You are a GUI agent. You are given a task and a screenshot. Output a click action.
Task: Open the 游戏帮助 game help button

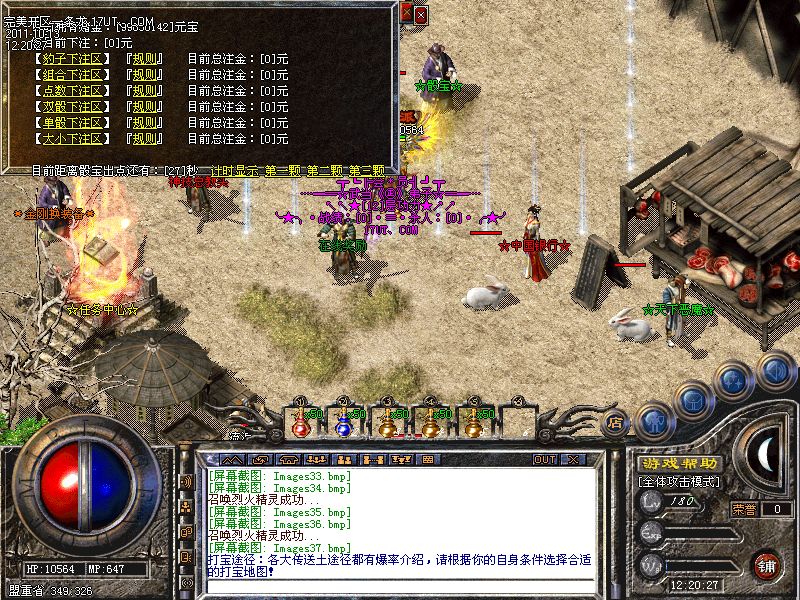coord(678,464)
